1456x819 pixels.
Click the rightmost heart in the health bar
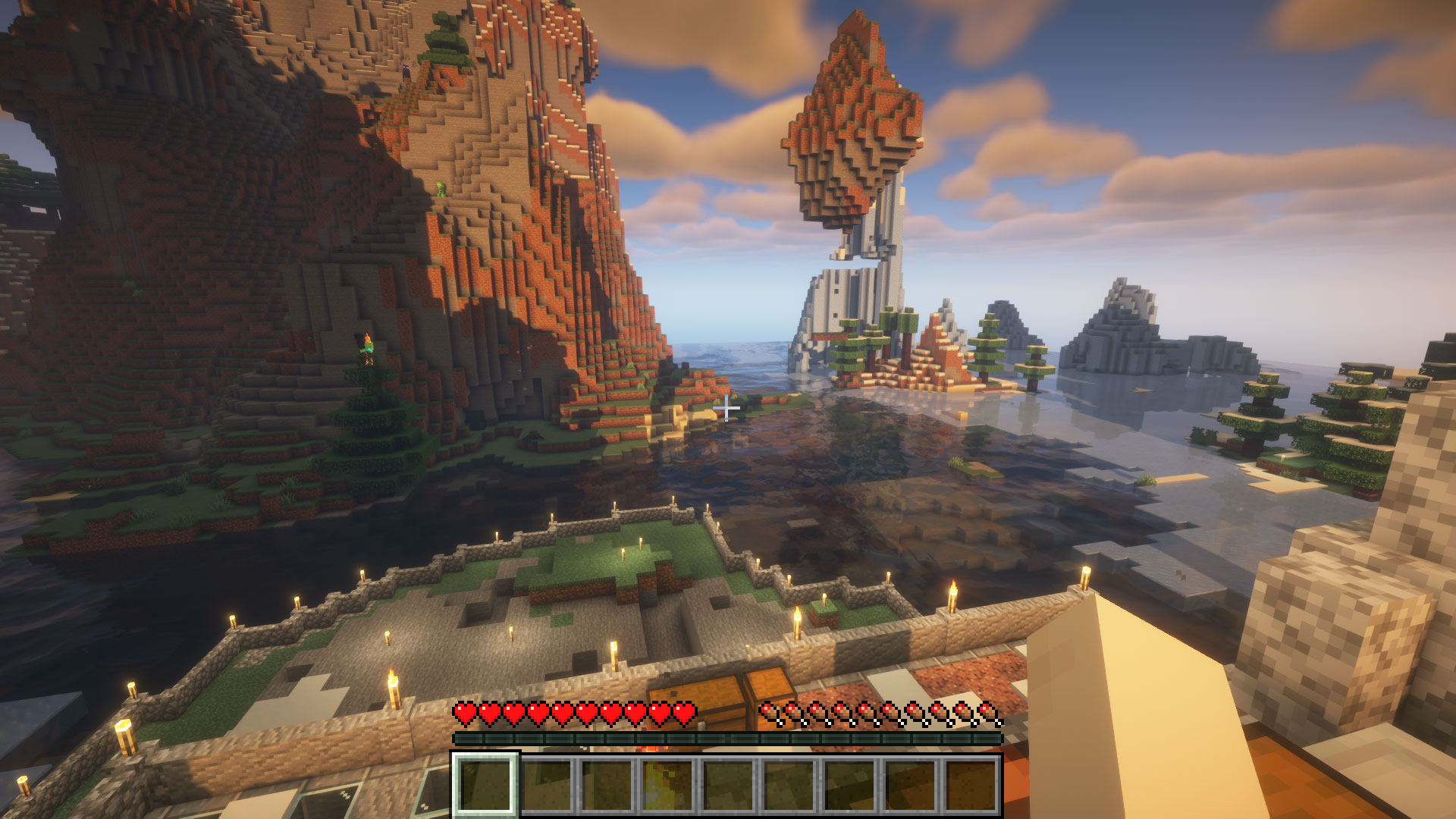coord(685,714)
